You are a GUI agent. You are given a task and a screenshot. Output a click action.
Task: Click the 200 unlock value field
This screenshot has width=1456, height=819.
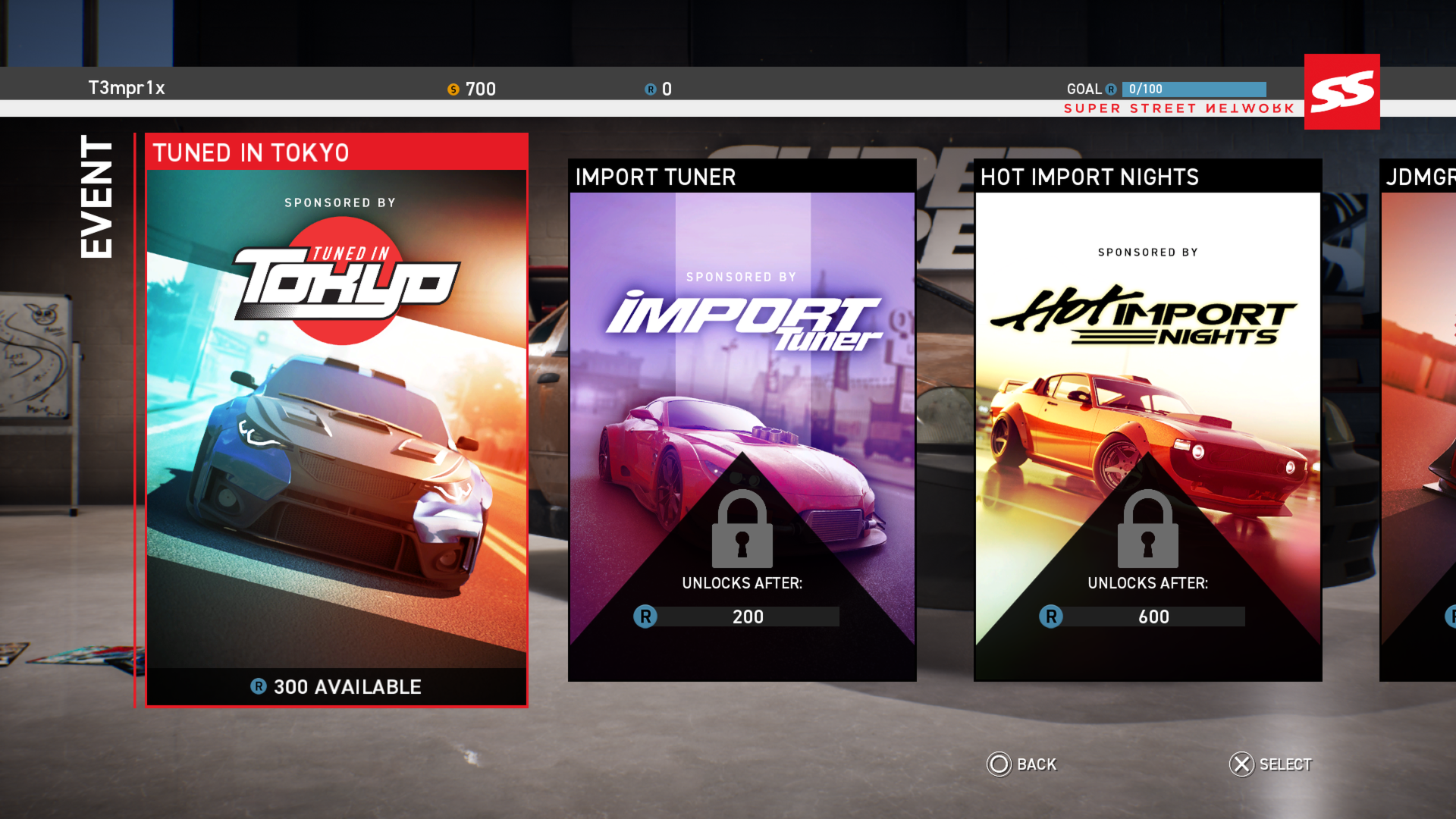[747, 617]
